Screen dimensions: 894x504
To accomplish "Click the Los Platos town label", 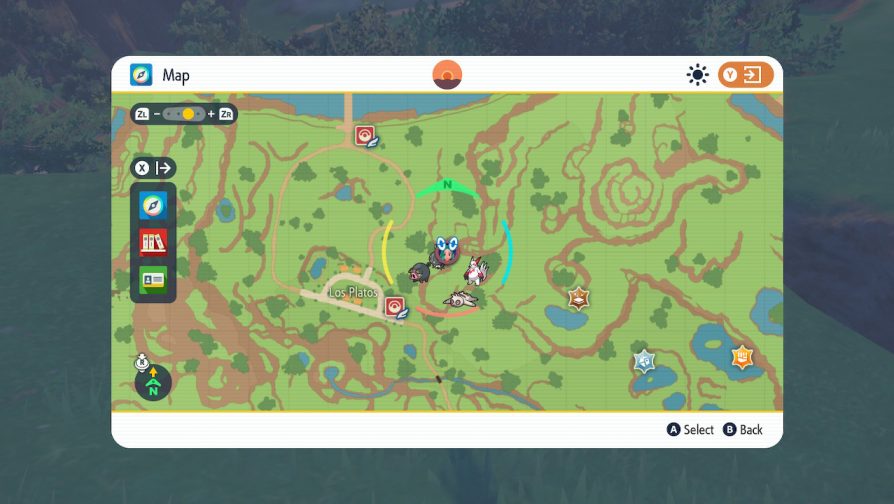I will (x=353, y=293).
